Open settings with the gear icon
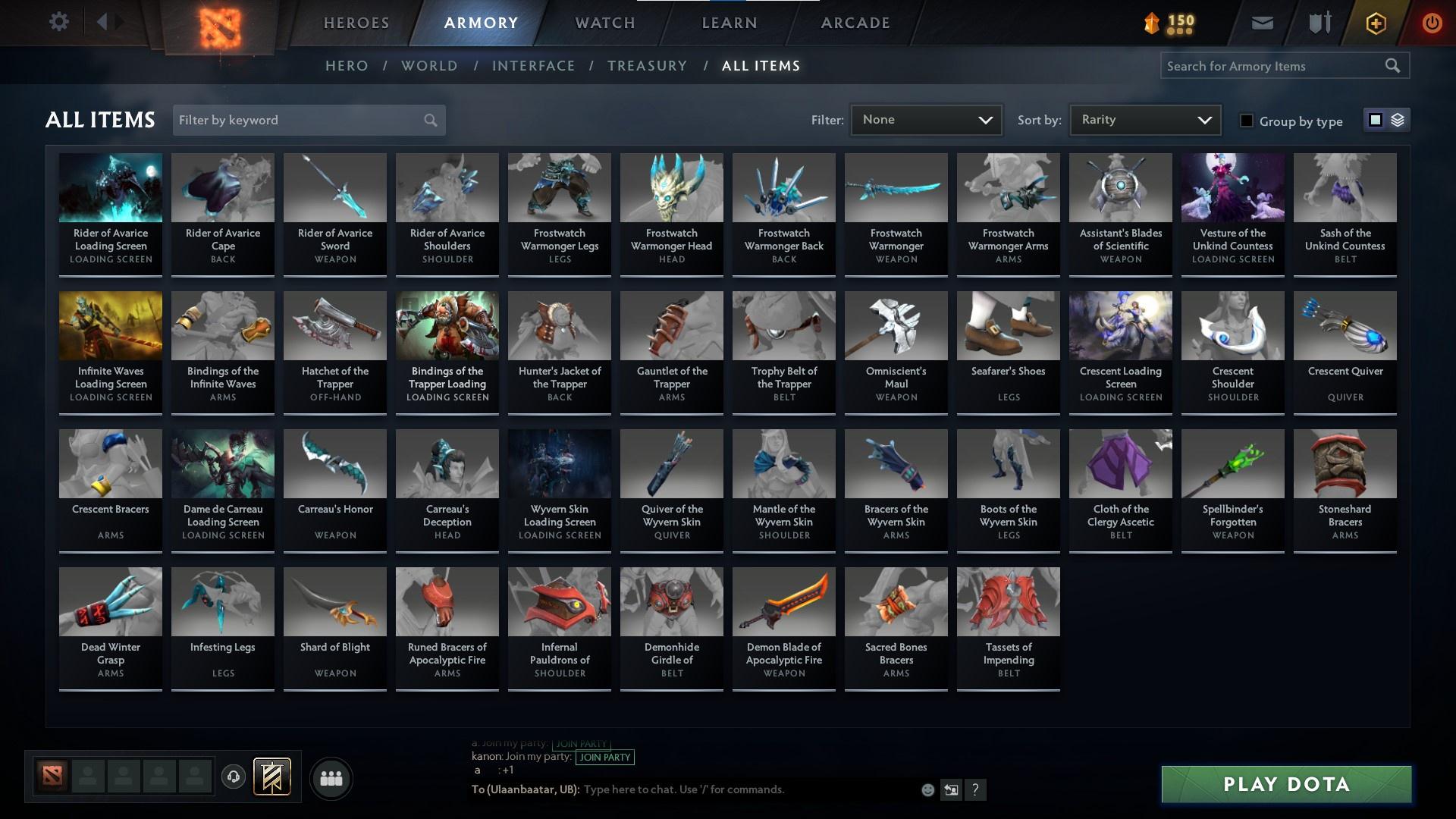1456x819 pixels. [x=59, y=22]
